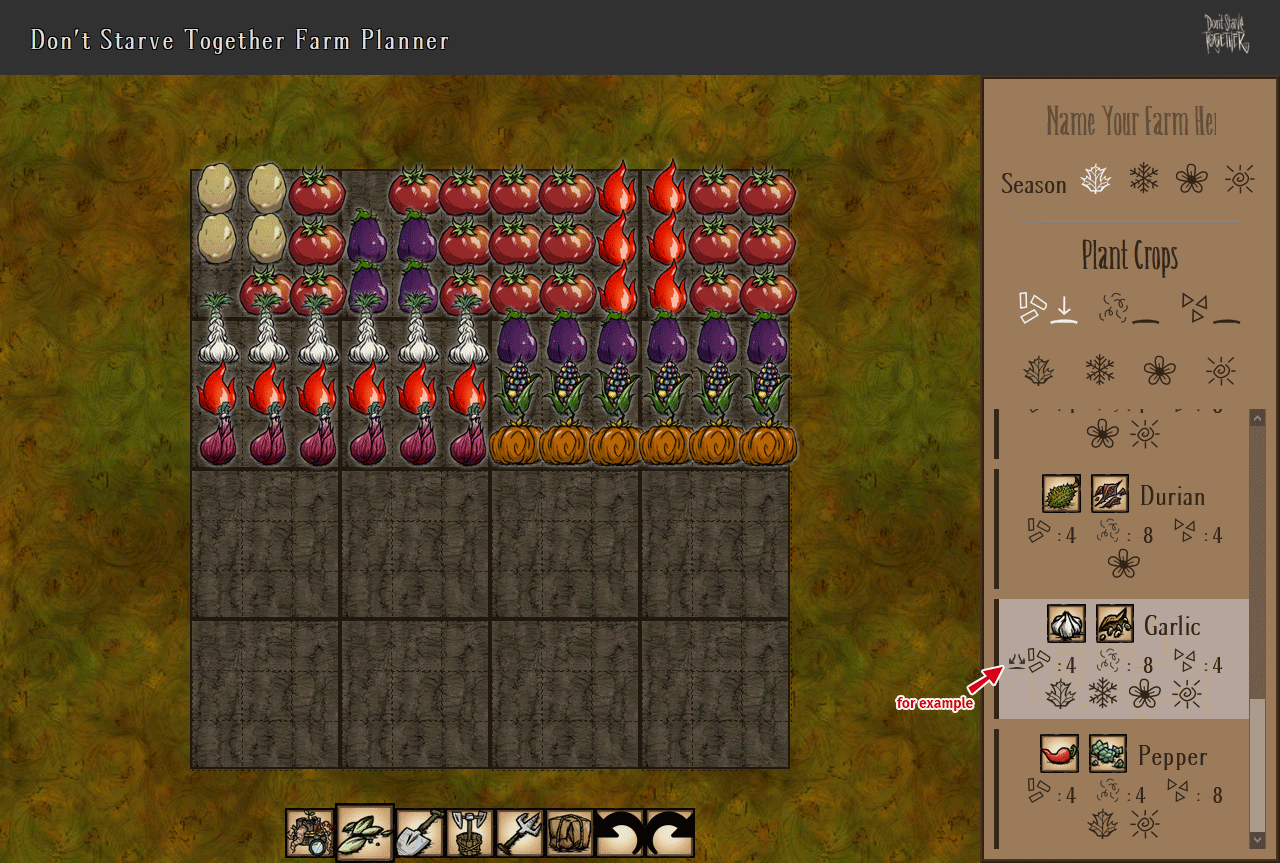The width and height of the screenshot is (1280, 863).
Task: Click the farm name input field
Action: [1130, 122]
